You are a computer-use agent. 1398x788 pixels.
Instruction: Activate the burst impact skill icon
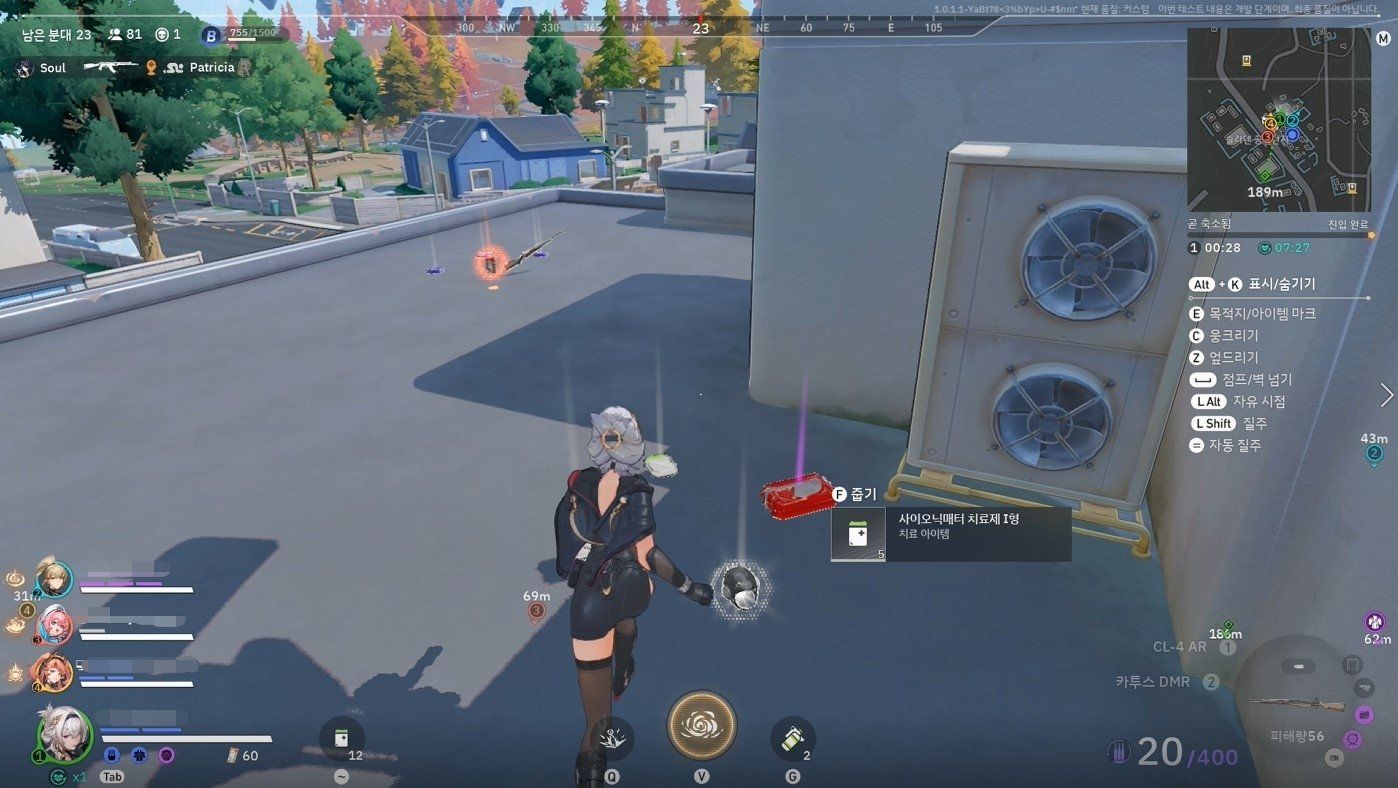pyautogui.click(x=611, y=739)
